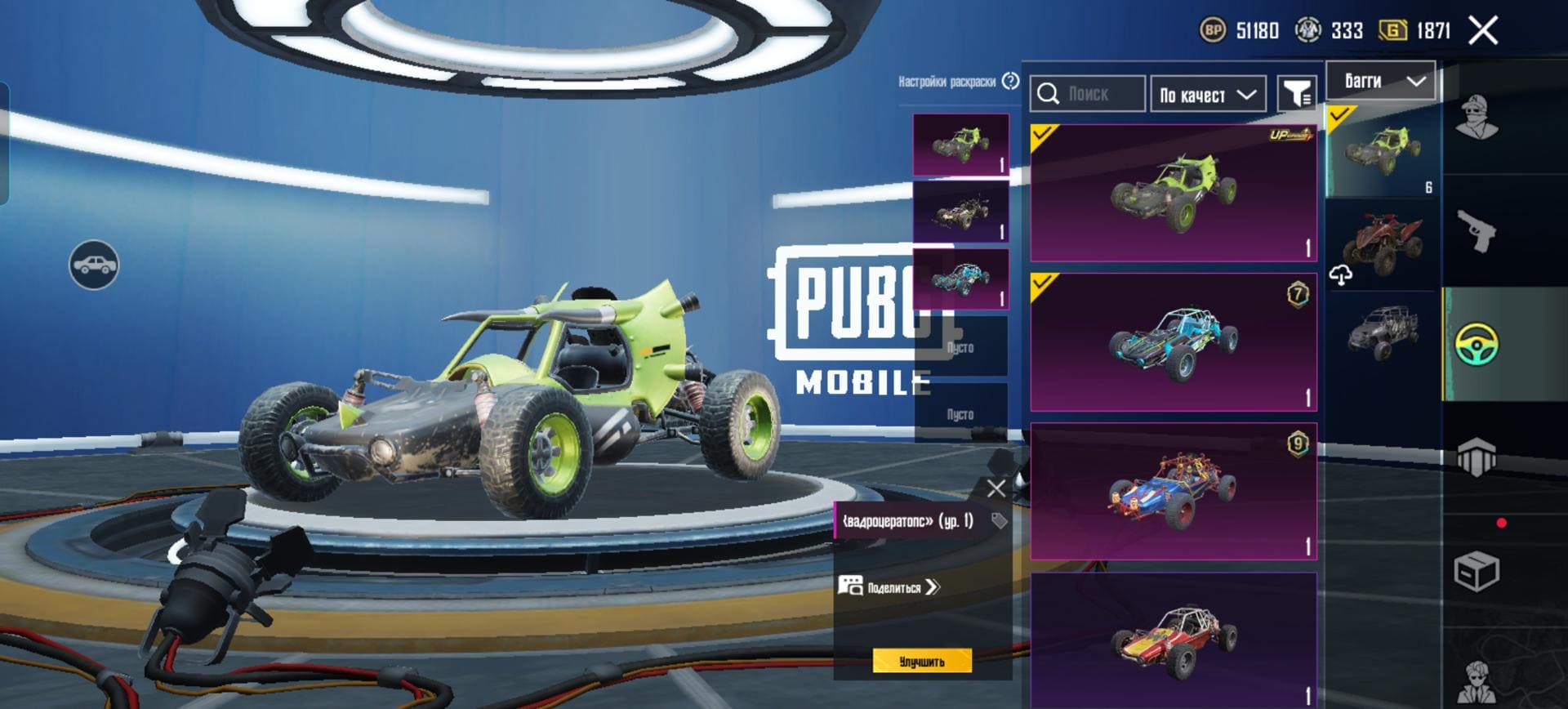Select the red quad bike vehicle
Image resolution: width=1568 pixels, height=709 pixels.
click(x=1382, y=243)
